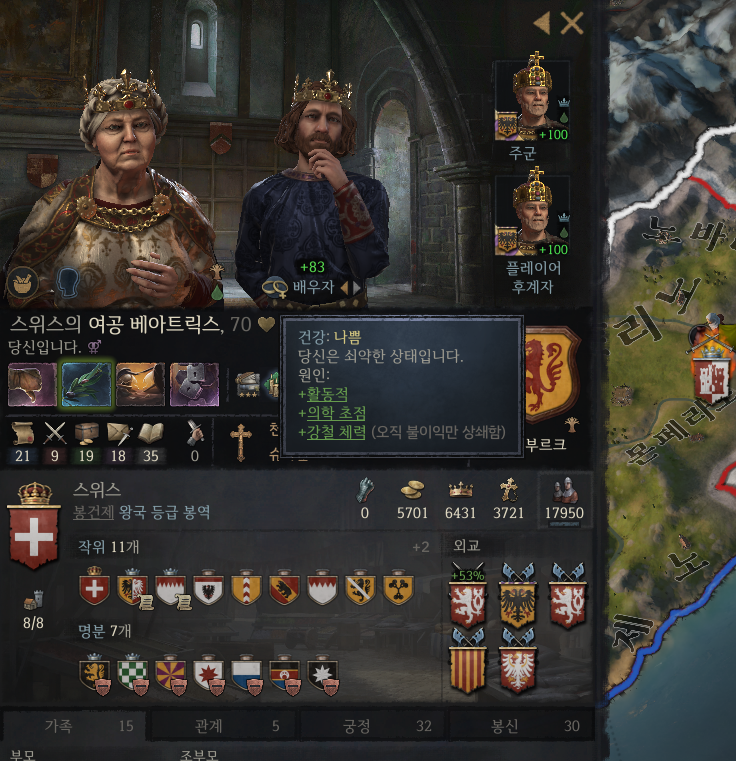This screenshot has height=761, width=736.
Task: Click the 봉건제 government link
Action: 92,511
